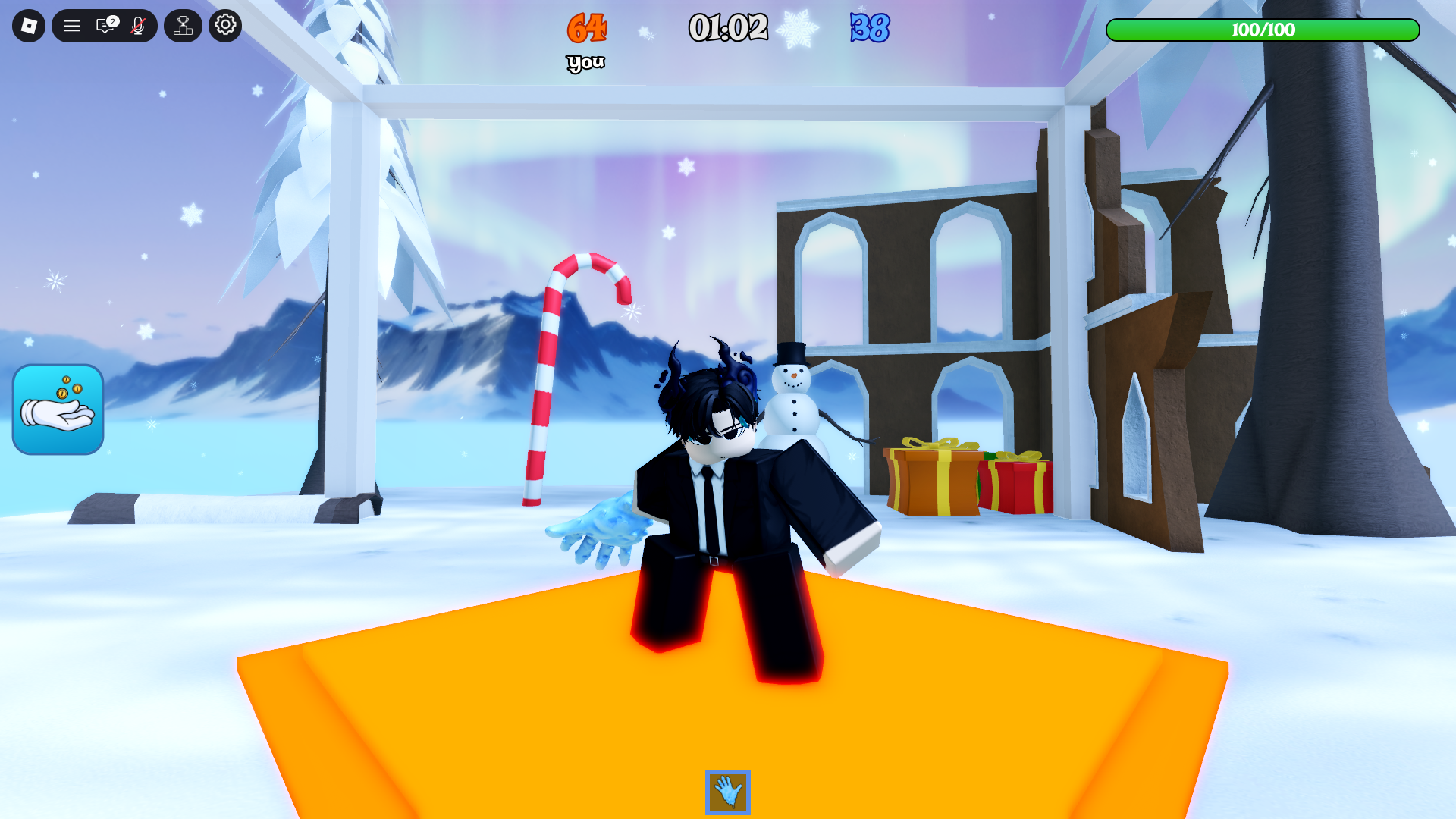The image size is (1456, 819).
Task: Expand the hamburger menu
Action: point(73,25)
